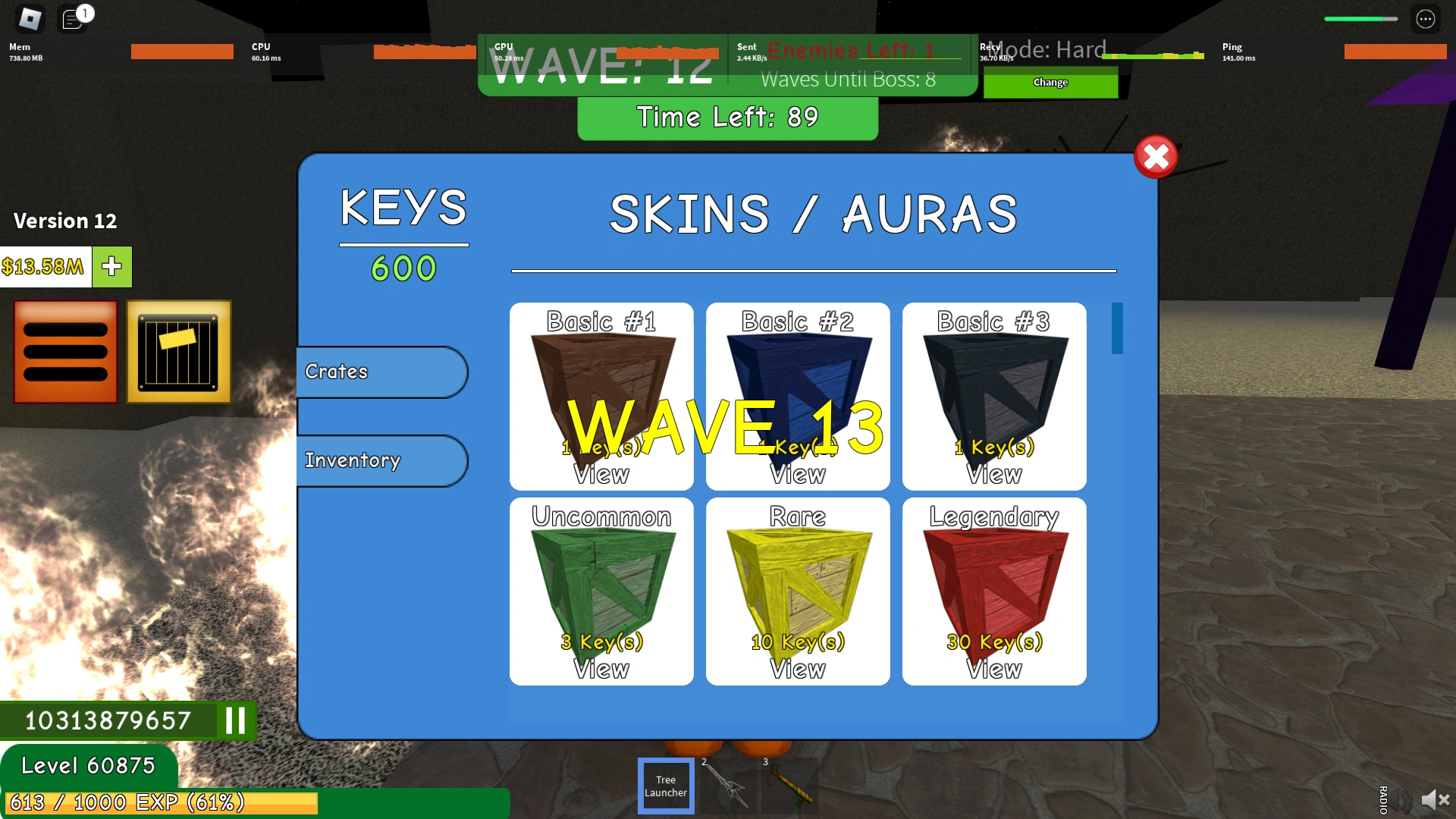Click the Uncommon green crate thumbnail
Image resolution: width=1456 pixels, height=819 pixels.
(x=601, y=584)
